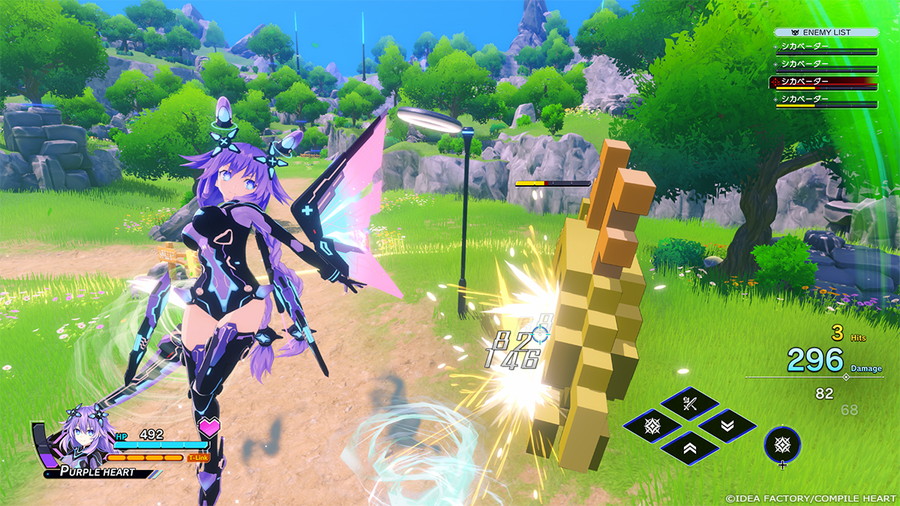Click the pink heart icon

pyautogui.click(x=209, y=429)
